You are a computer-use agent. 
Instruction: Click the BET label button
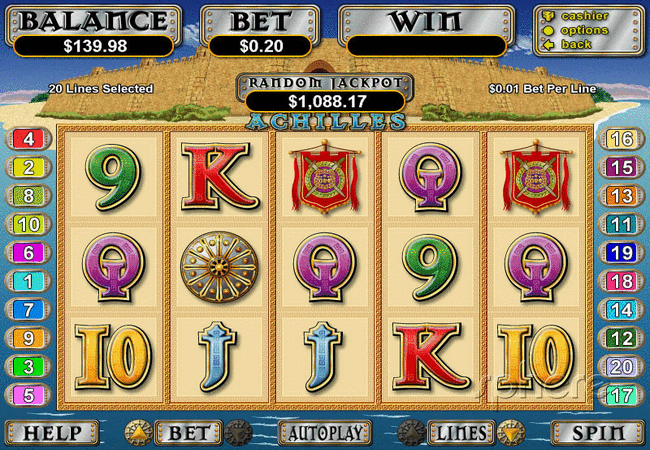click(188, 433)
